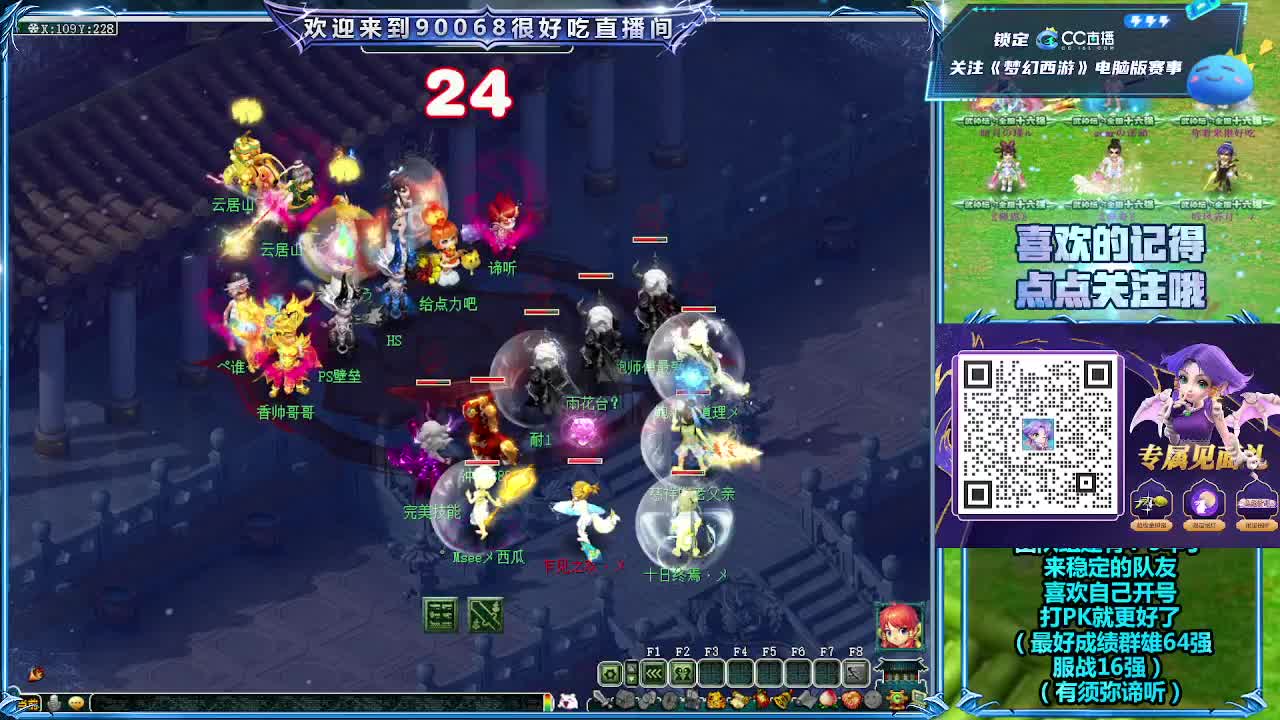Image resolution: width=1280 pixels, height=720 pixels.
Task: Click the pagoda building icon beside the skill slots
Action: [x=899, y=670]
